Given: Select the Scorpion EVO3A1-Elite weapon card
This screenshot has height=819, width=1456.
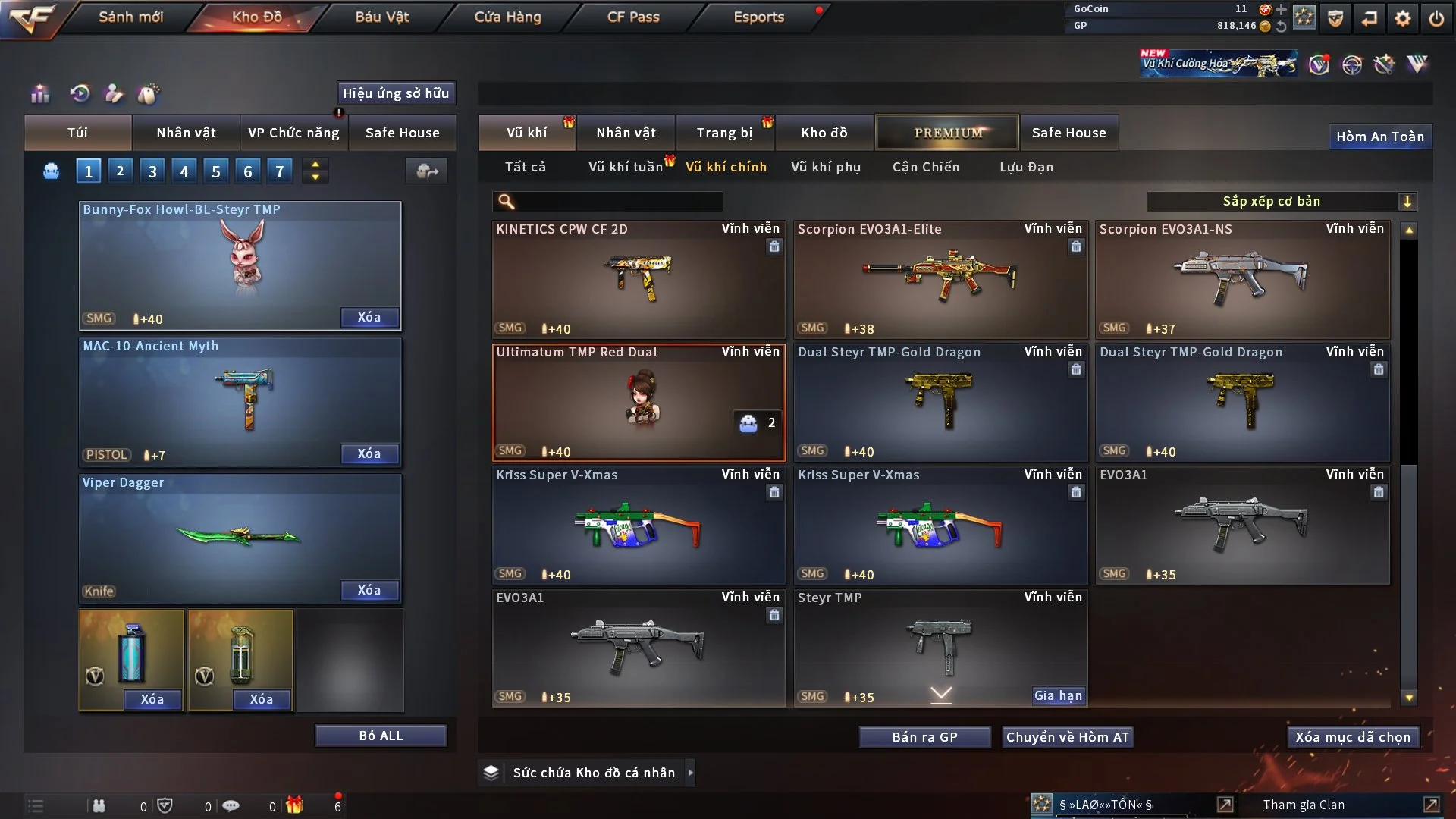Looking at the screenshot, I should (x=940, y=279).
